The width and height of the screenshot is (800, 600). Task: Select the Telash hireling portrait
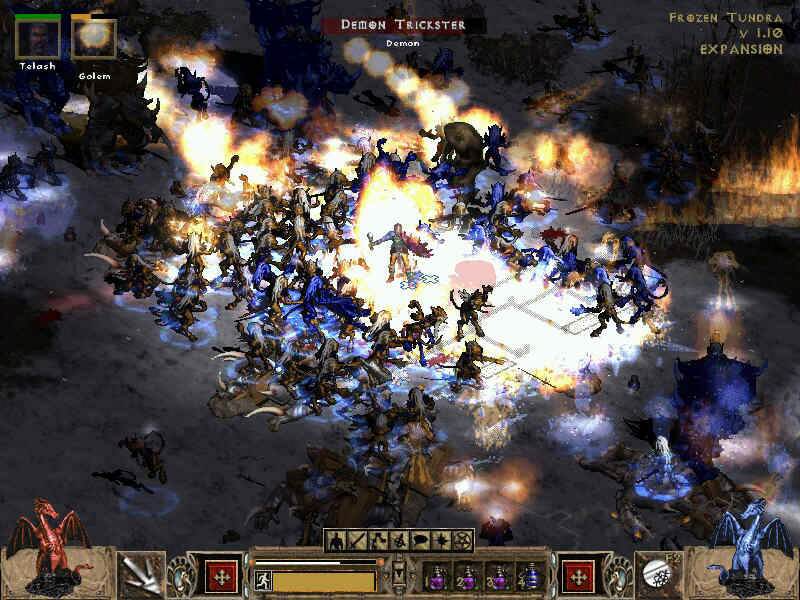[37, 37]
